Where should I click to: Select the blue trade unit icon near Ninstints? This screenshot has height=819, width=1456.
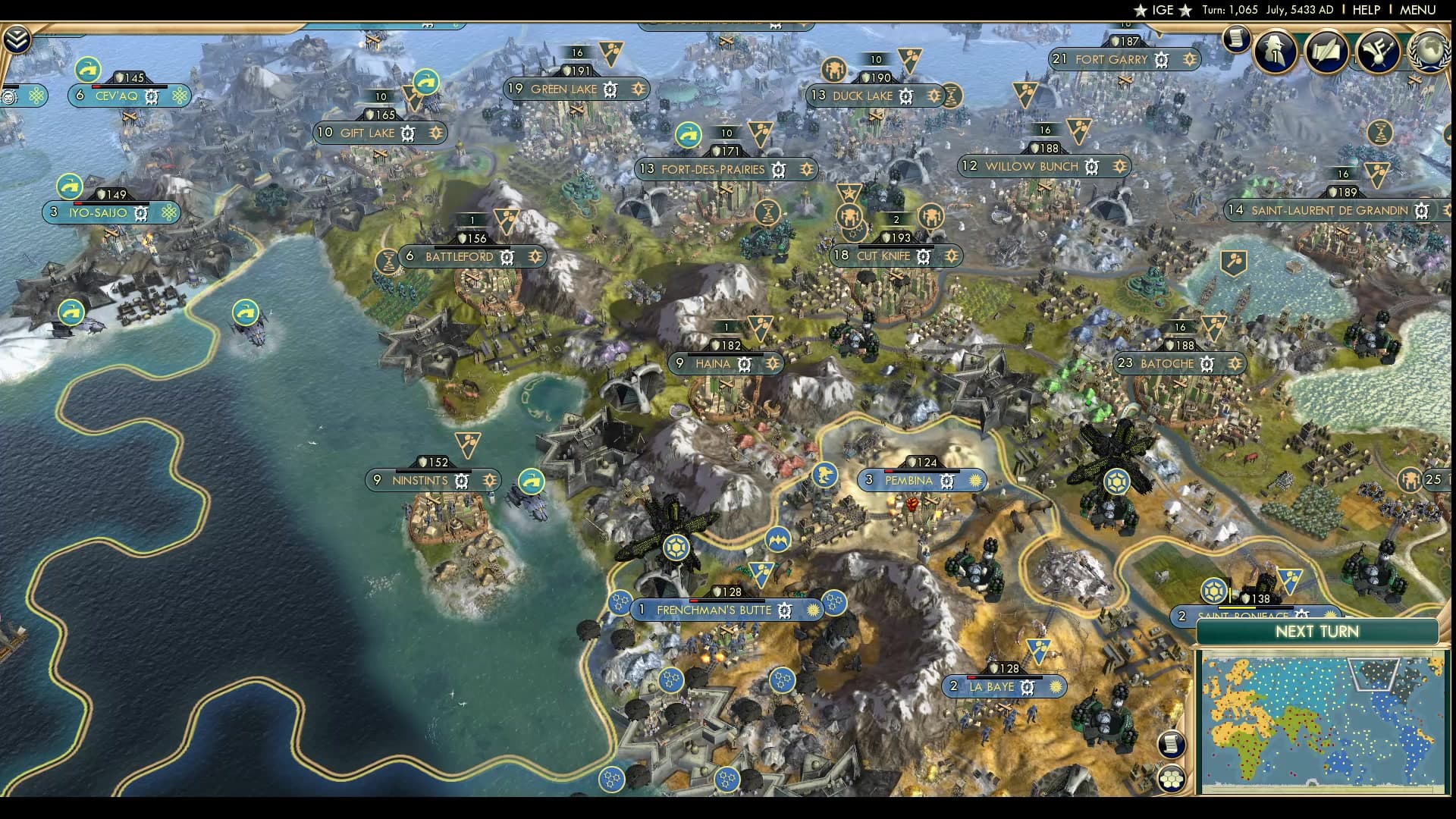tap(532, 480)
